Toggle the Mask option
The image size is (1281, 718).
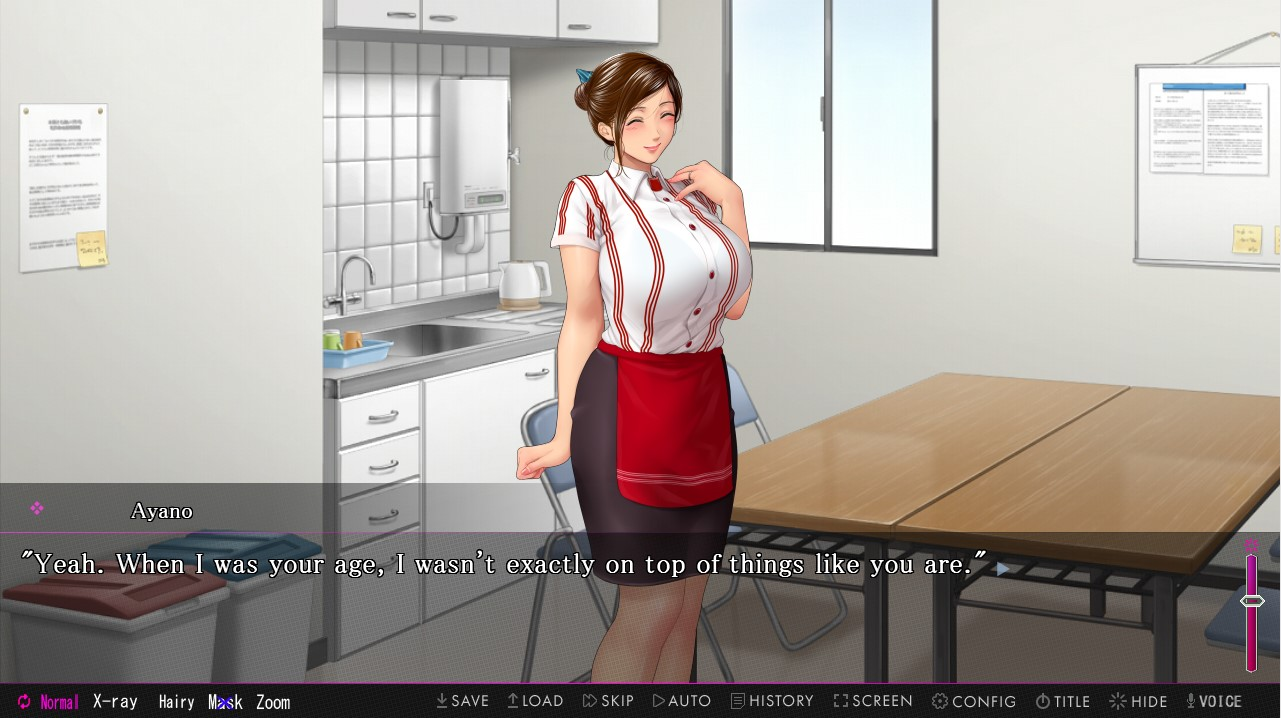[225, 702]
